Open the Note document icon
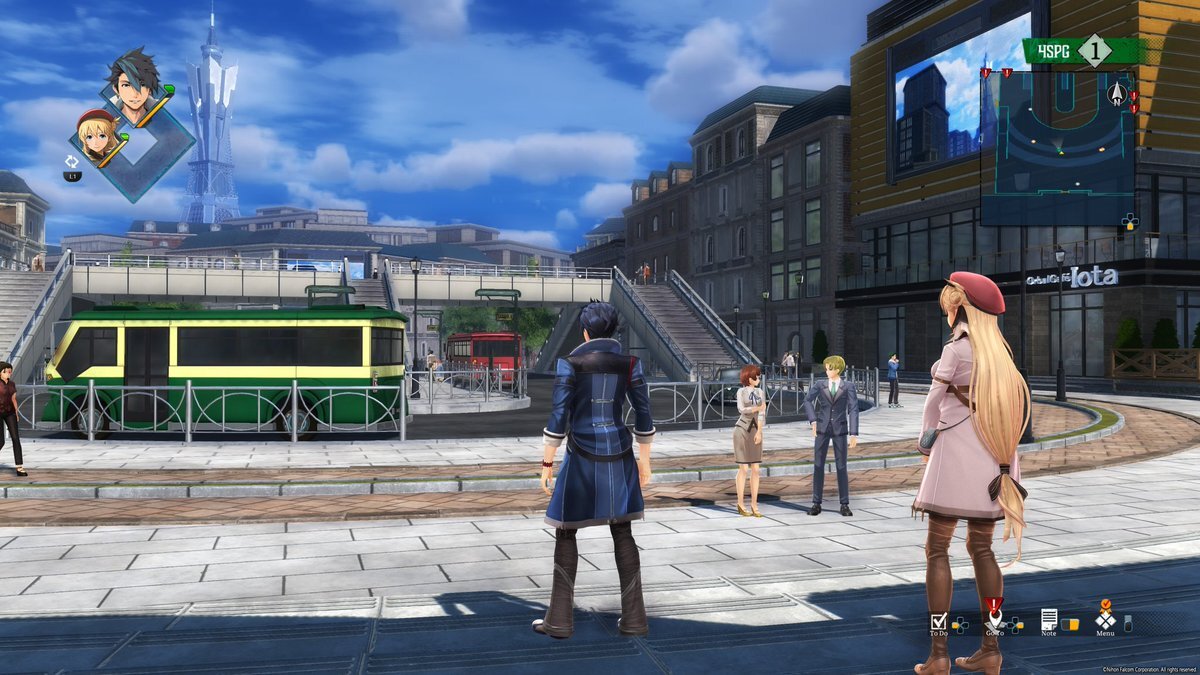The width and height of the screenshot is (1200, 675). [1049, 620]
